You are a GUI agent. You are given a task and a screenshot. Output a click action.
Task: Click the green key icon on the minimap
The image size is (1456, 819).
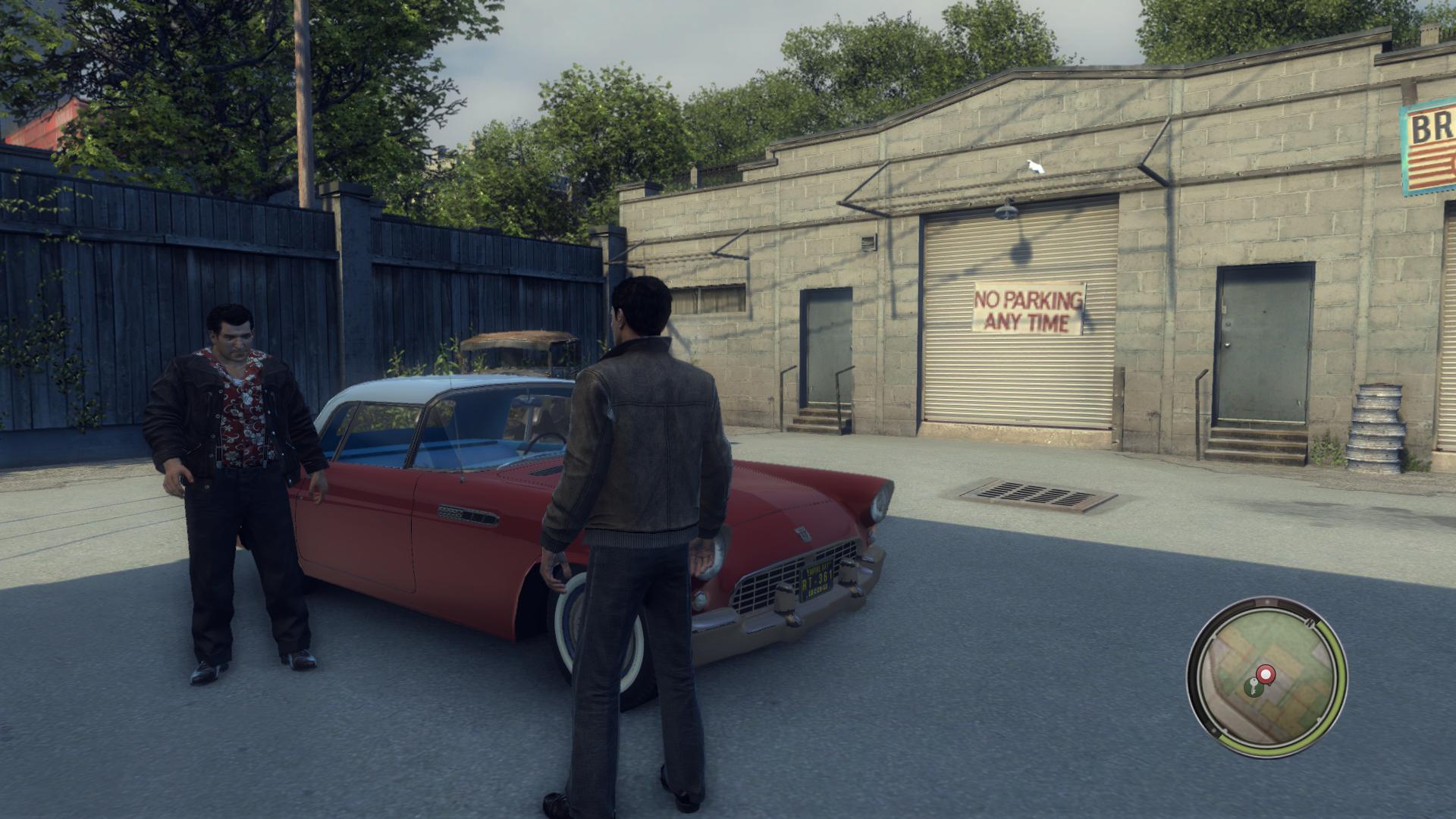point(1254,688)
